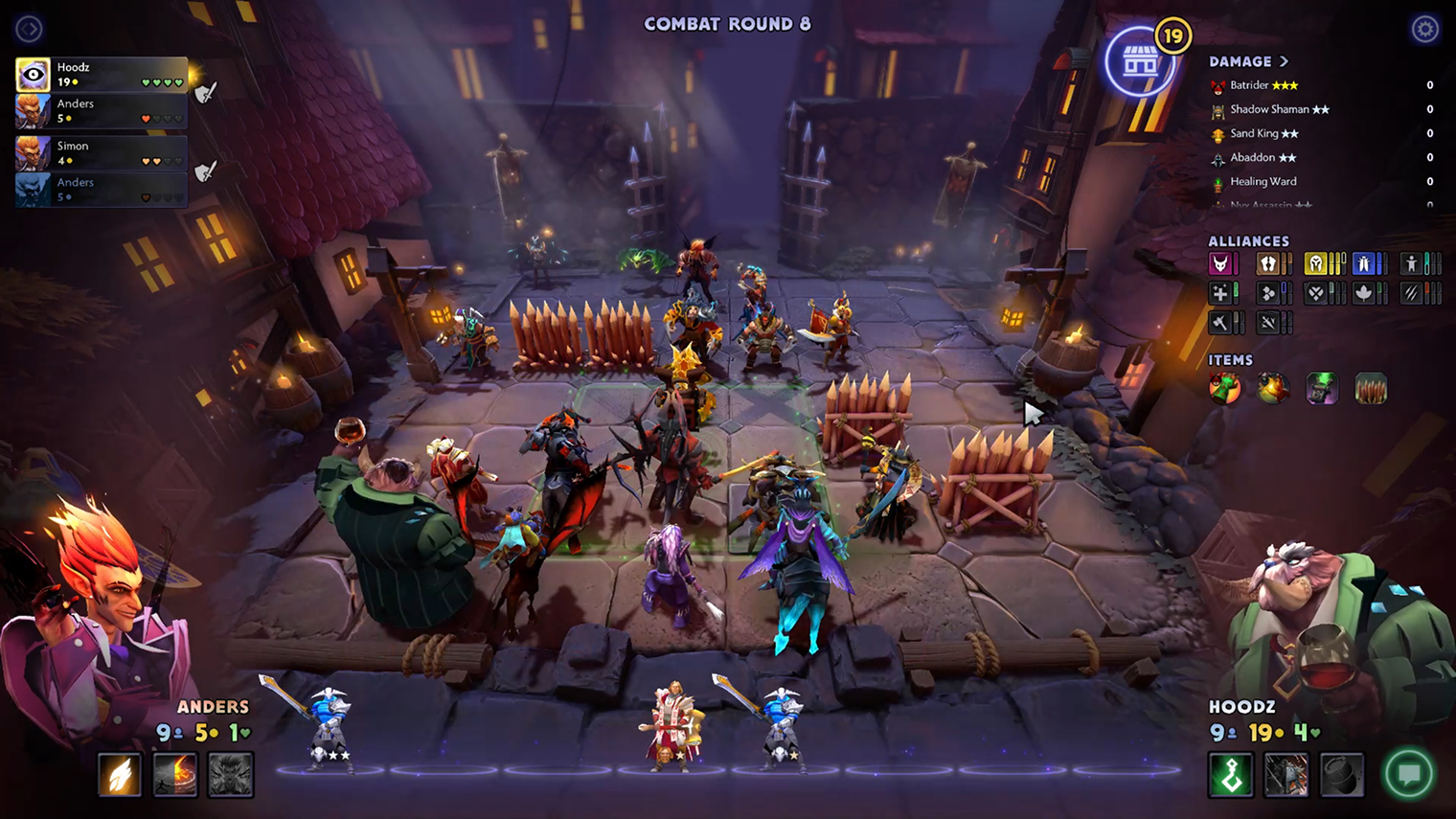Click the glowing Tombstone item icon

(1322, 388)
